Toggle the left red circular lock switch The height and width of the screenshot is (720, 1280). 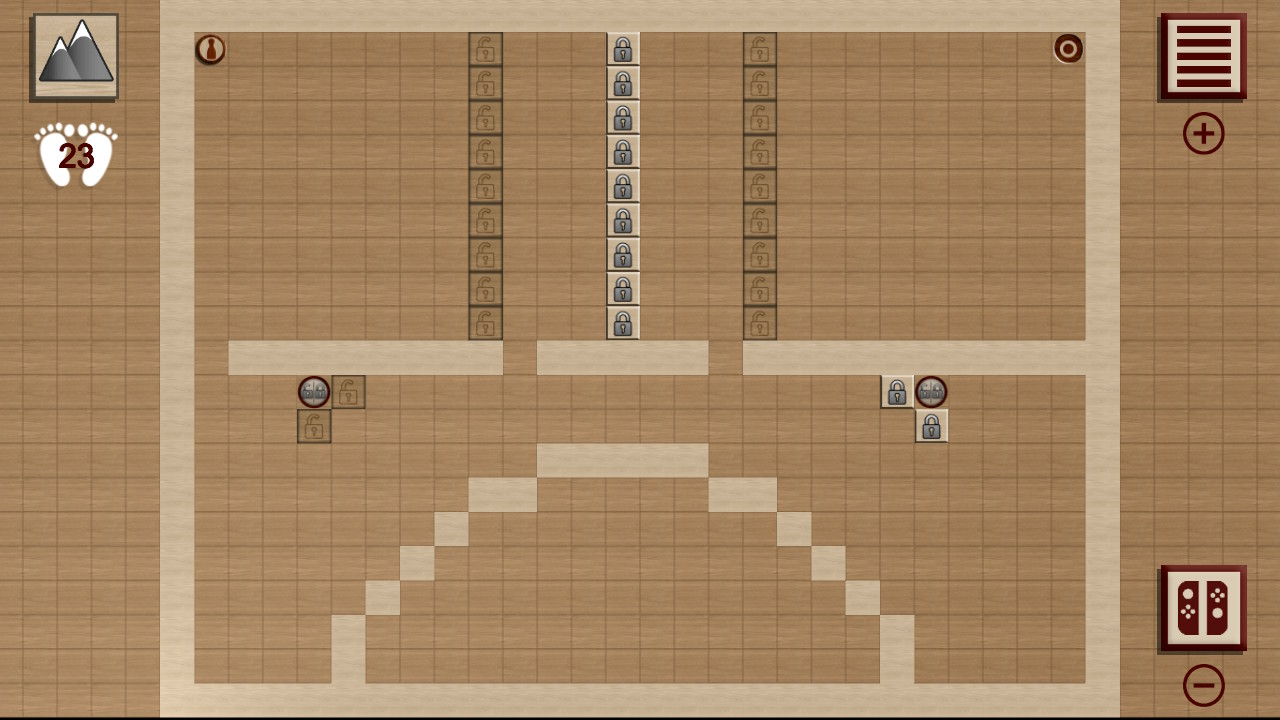313,391
